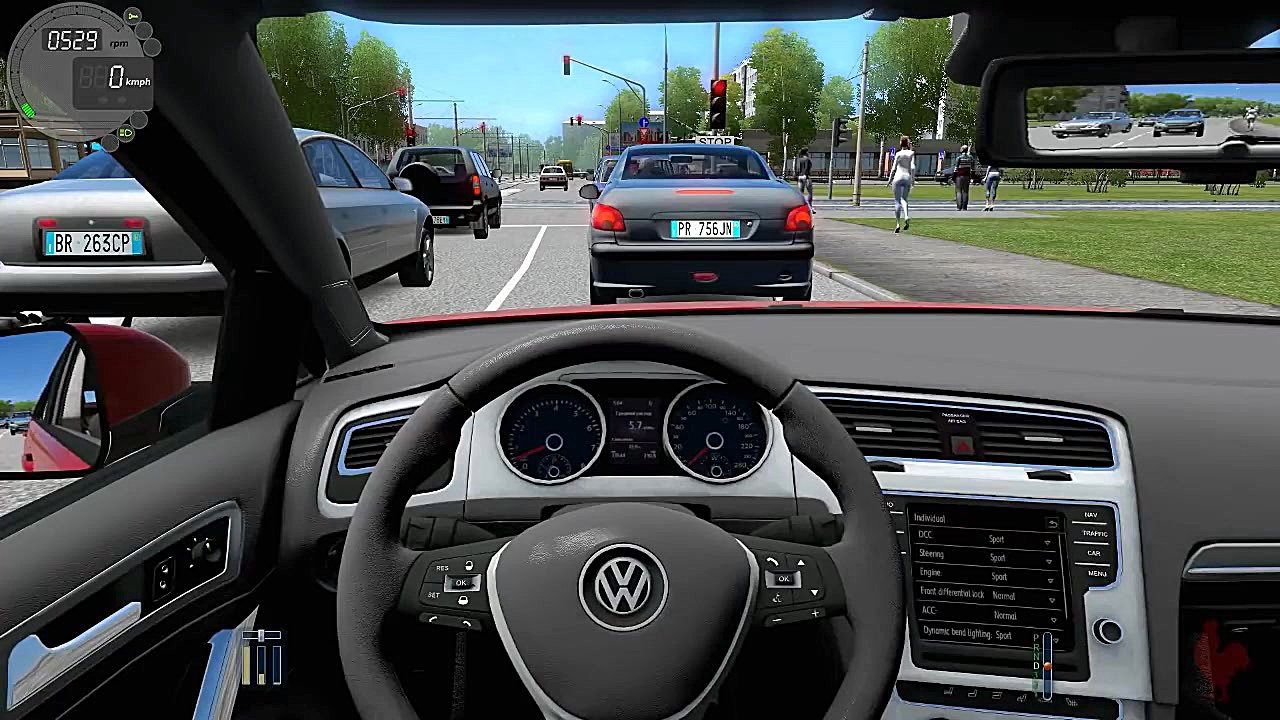Click the back arrow on the Individual screen
1280x720 pixels.
click(x=1053, y=524)
